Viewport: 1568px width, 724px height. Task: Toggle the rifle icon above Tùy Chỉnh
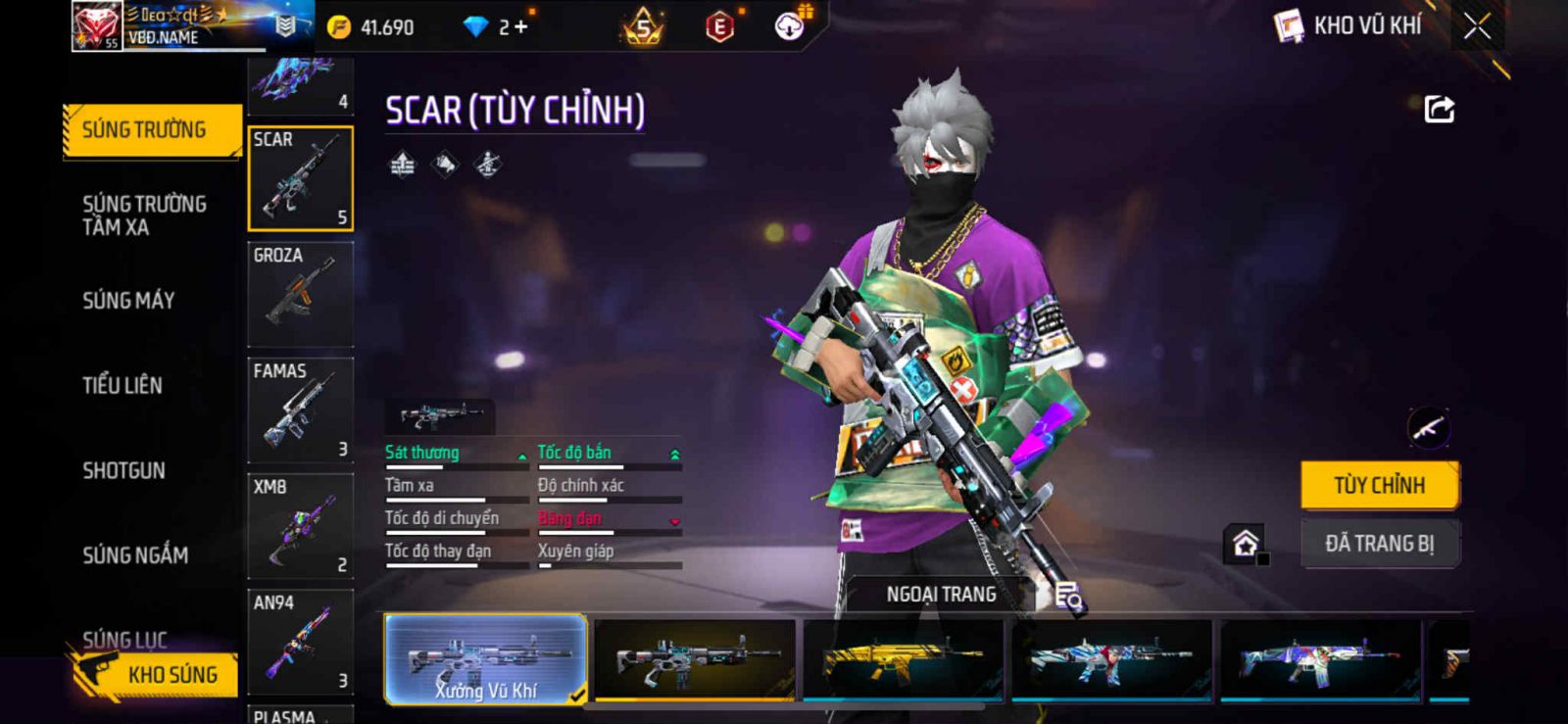click(x=1428, y=427)
